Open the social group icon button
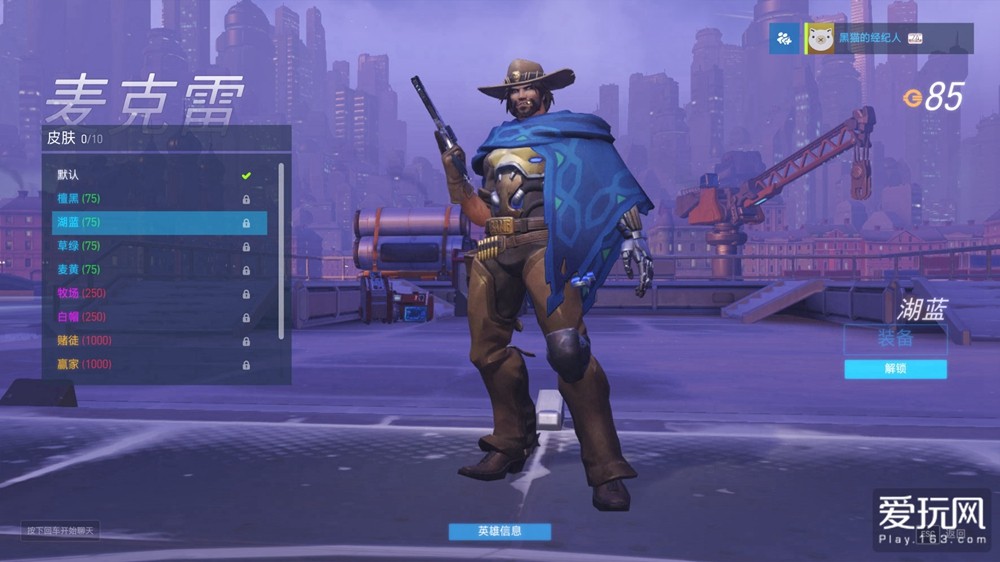Image resolution: width=1000 pixels, height=562 pixels. [784, 38]
